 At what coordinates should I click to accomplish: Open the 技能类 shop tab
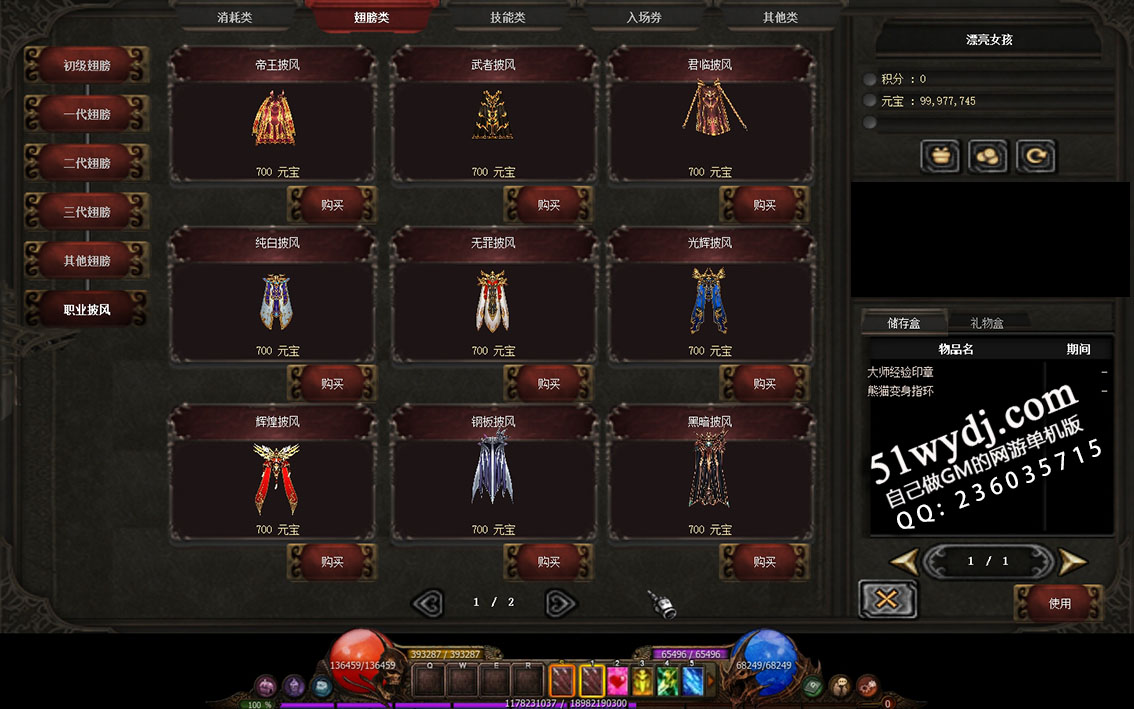click(x=508, y=17)
